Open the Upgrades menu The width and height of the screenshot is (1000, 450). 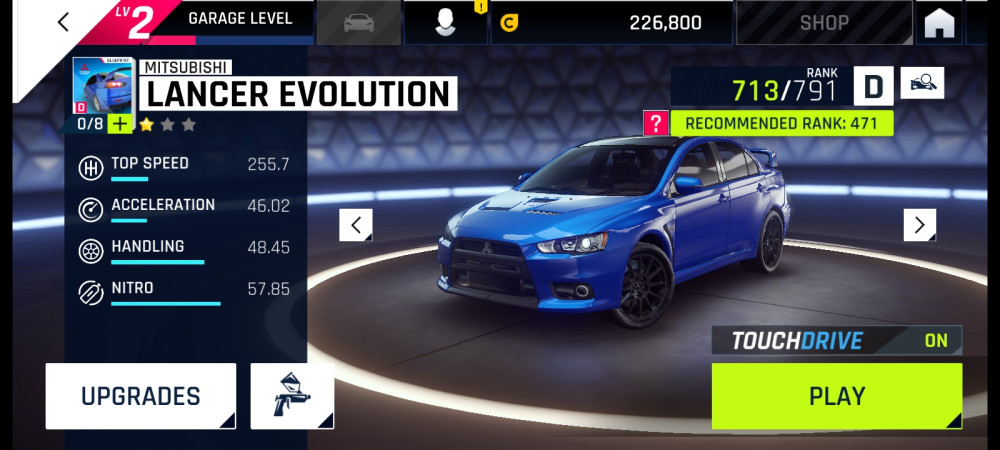141,396
